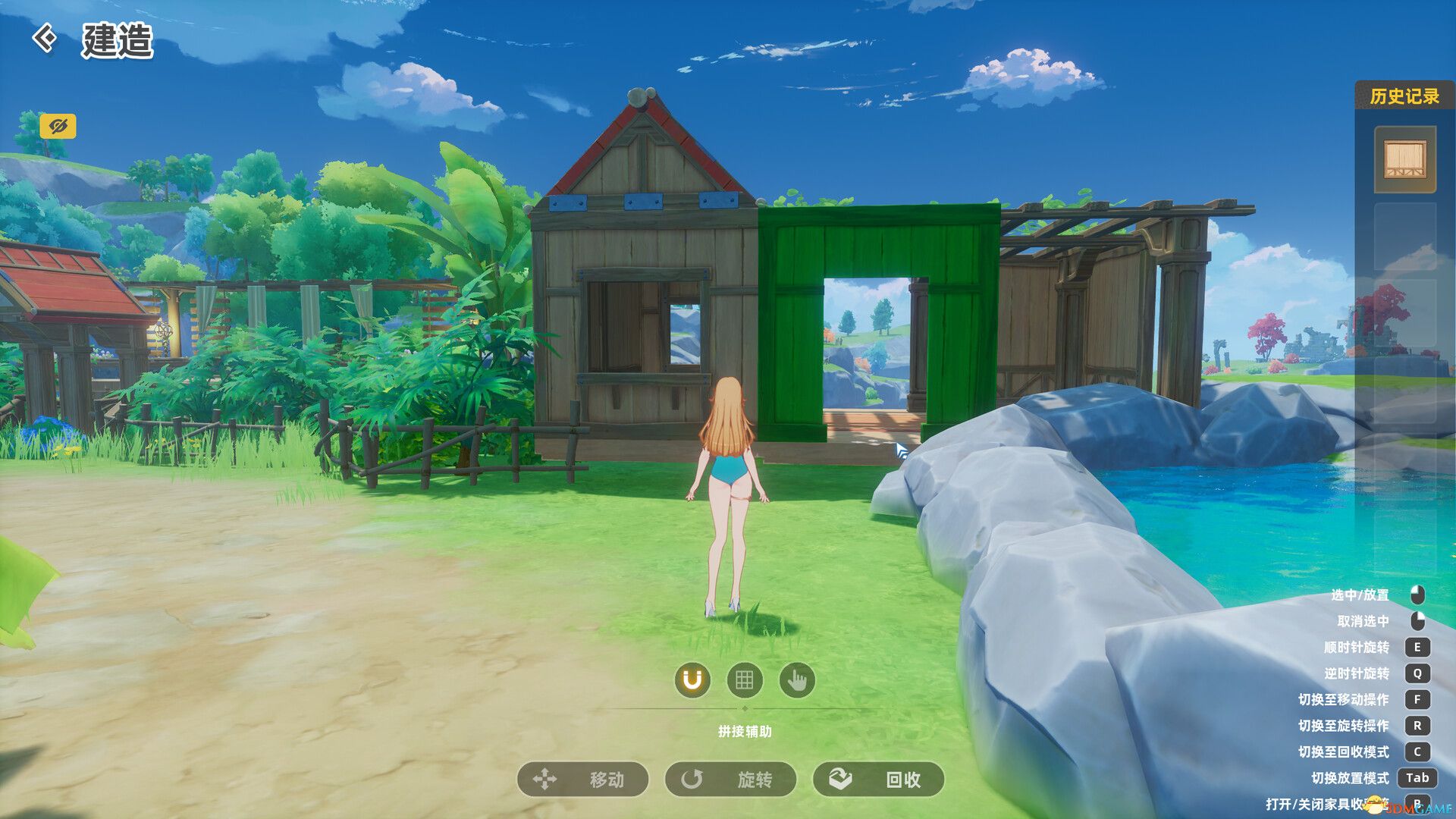Click the rotate arrow icon beside 旋转
The height and width of the screenshot is (819, 1456).
pyautogui.click(x=694, y=780)
